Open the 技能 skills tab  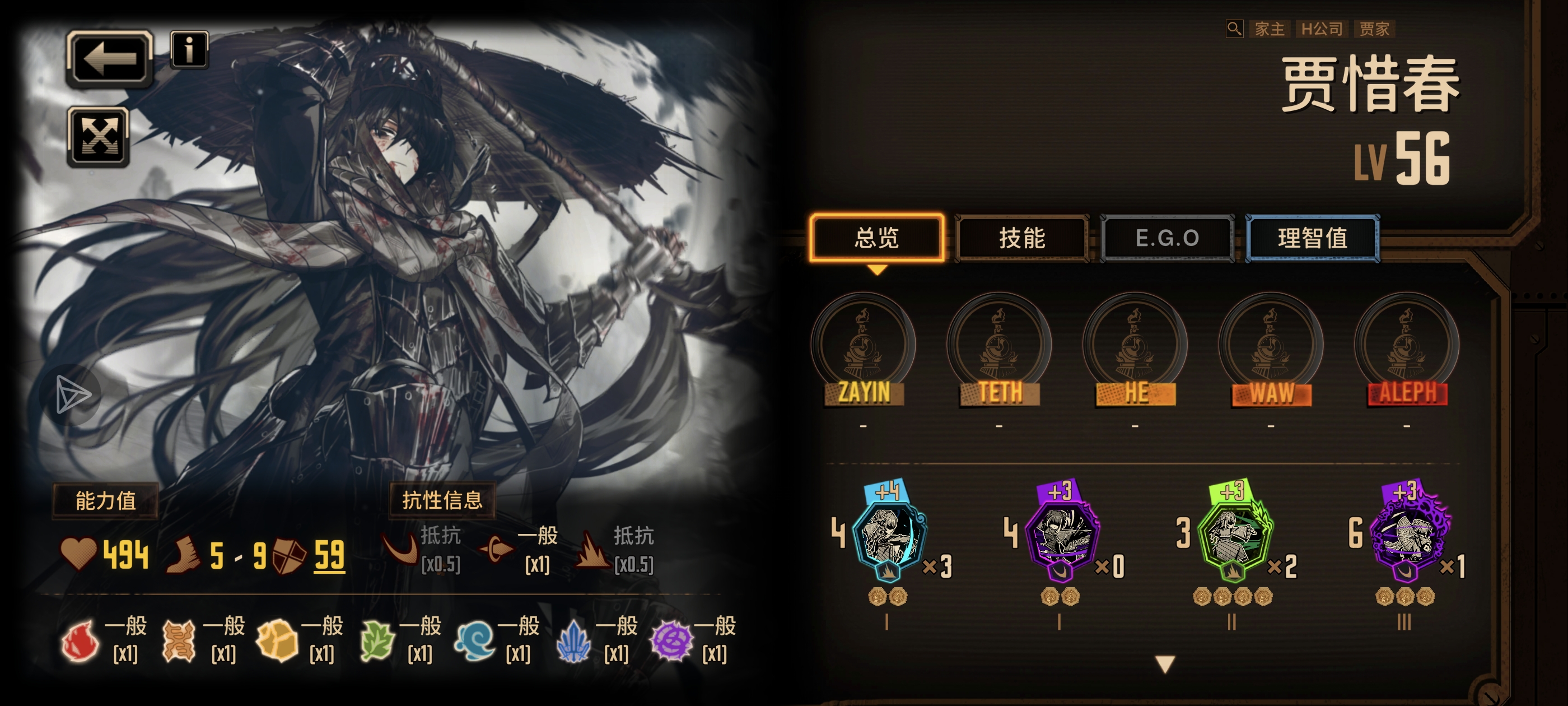coord(1022,238)
